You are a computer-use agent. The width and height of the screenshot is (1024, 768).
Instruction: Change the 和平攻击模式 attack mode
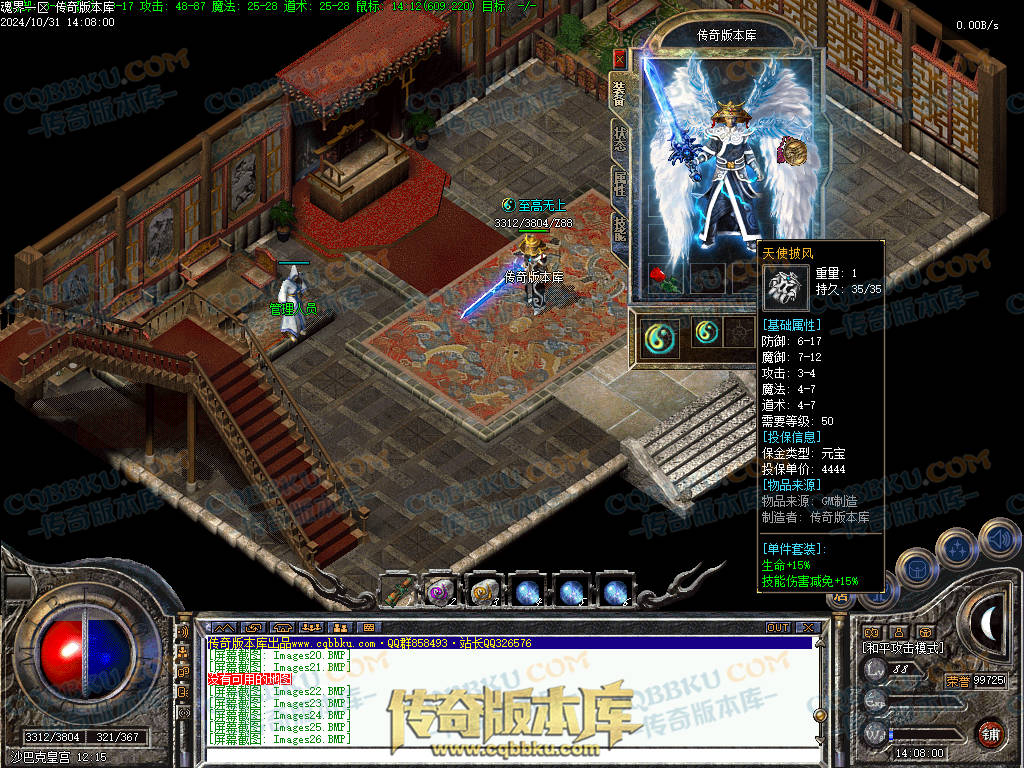click(x=903, y=648)
